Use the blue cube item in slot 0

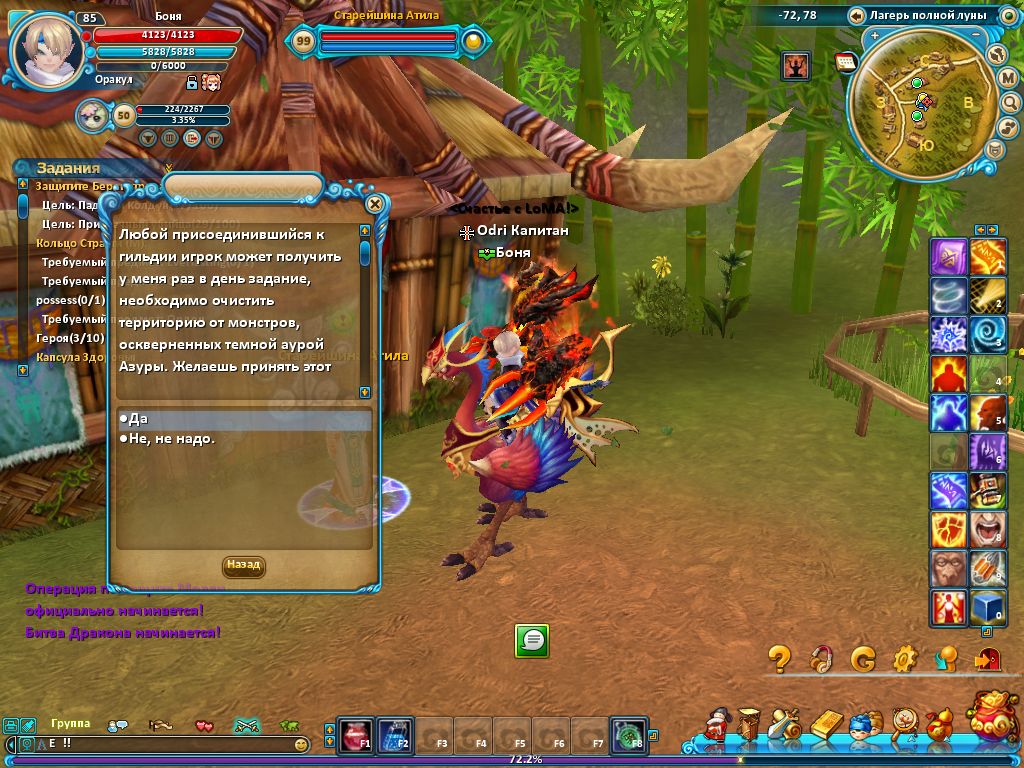tap(989, 607)
